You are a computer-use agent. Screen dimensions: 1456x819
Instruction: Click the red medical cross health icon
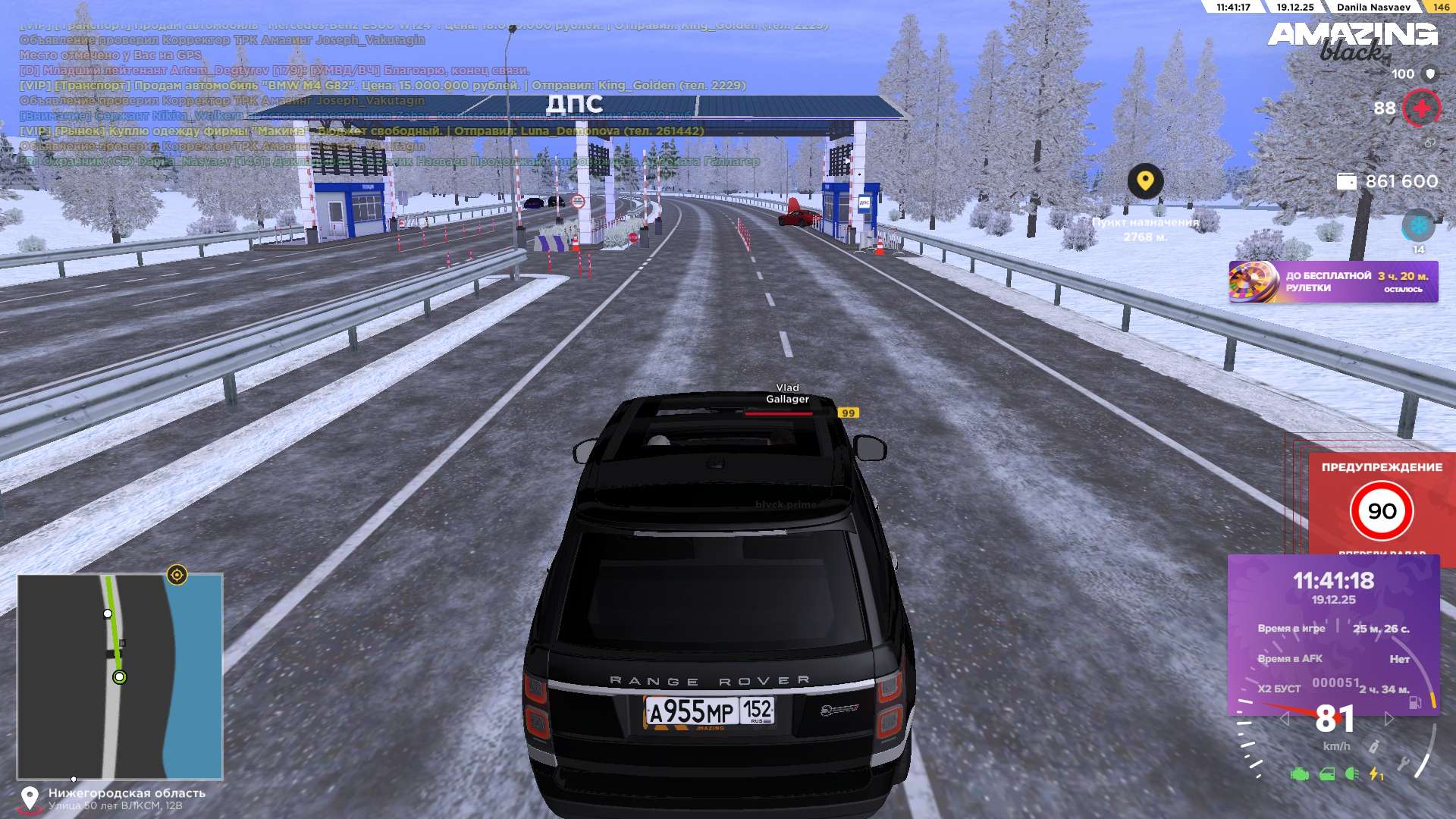[x=1421, y=108]
